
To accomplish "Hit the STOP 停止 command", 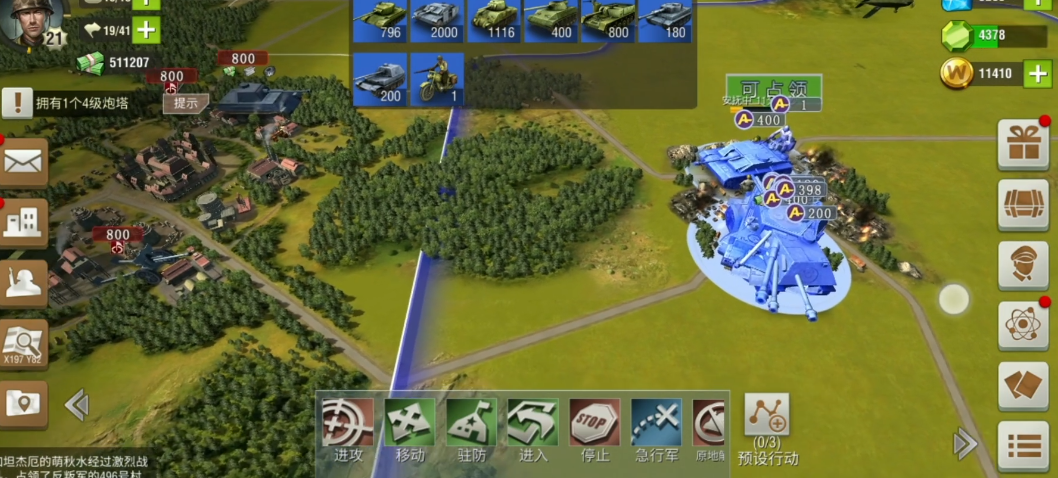I will 595,428.
